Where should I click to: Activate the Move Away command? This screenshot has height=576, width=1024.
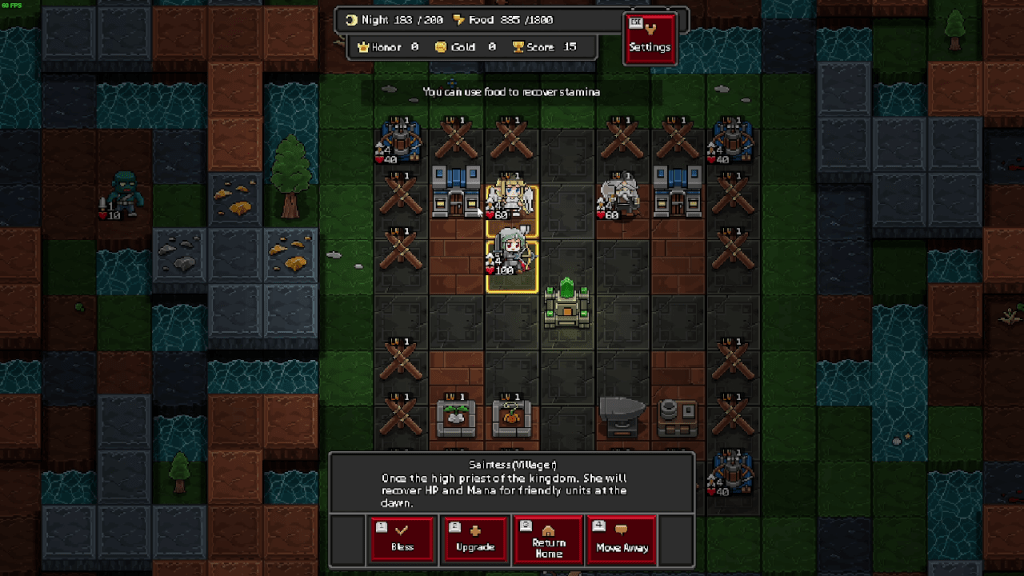point(621,539)
